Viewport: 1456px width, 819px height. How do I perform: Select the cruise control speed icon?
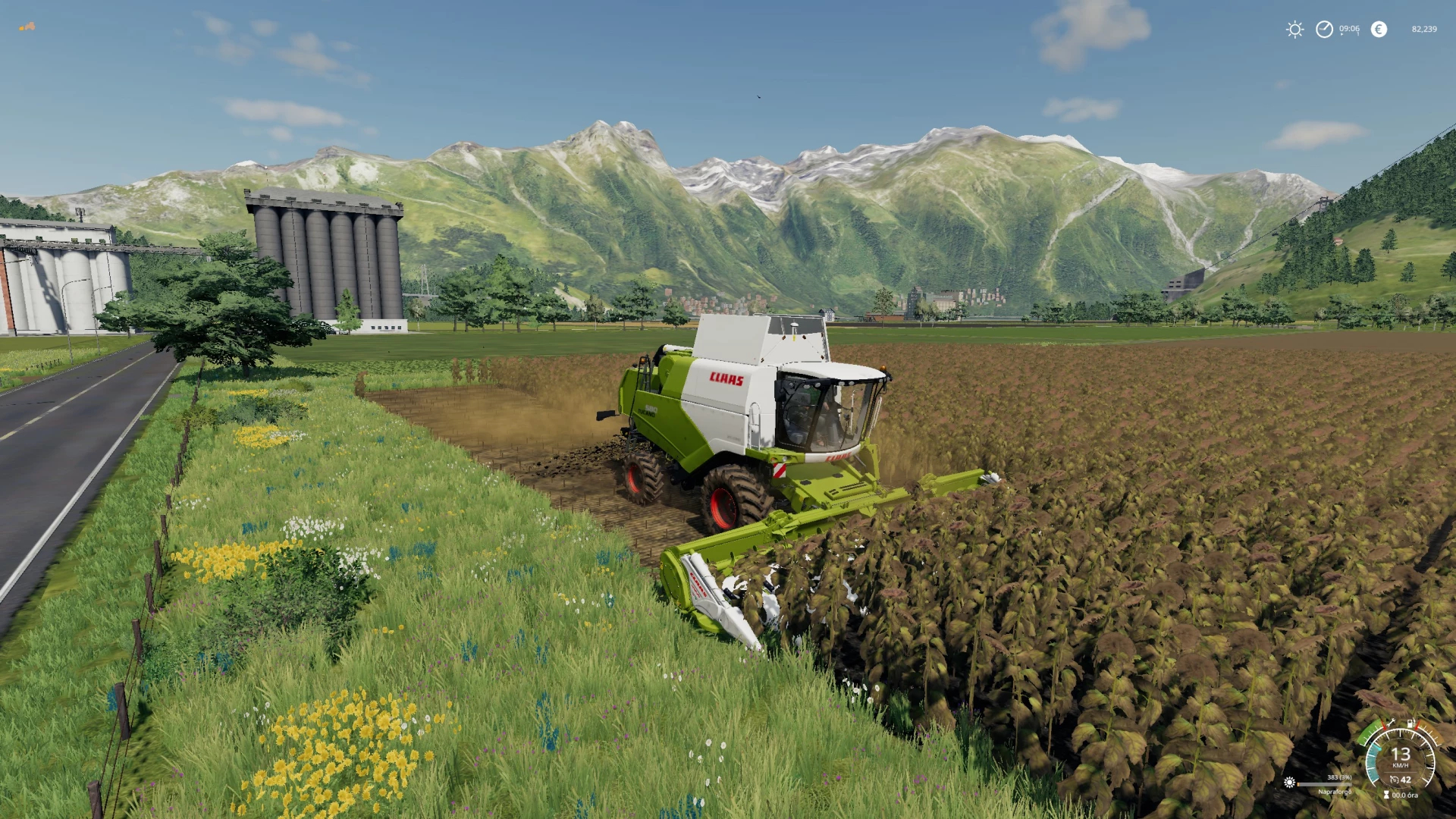pyautogui.click(x=1394, y=780)
